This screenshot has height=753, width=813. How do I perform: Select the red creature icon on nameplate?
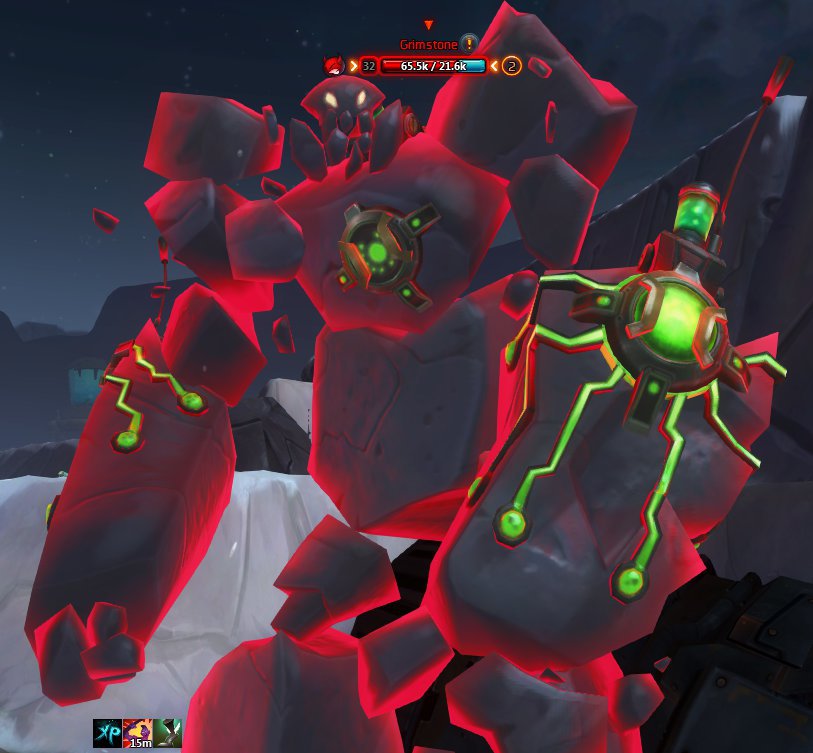pos(333,66)
